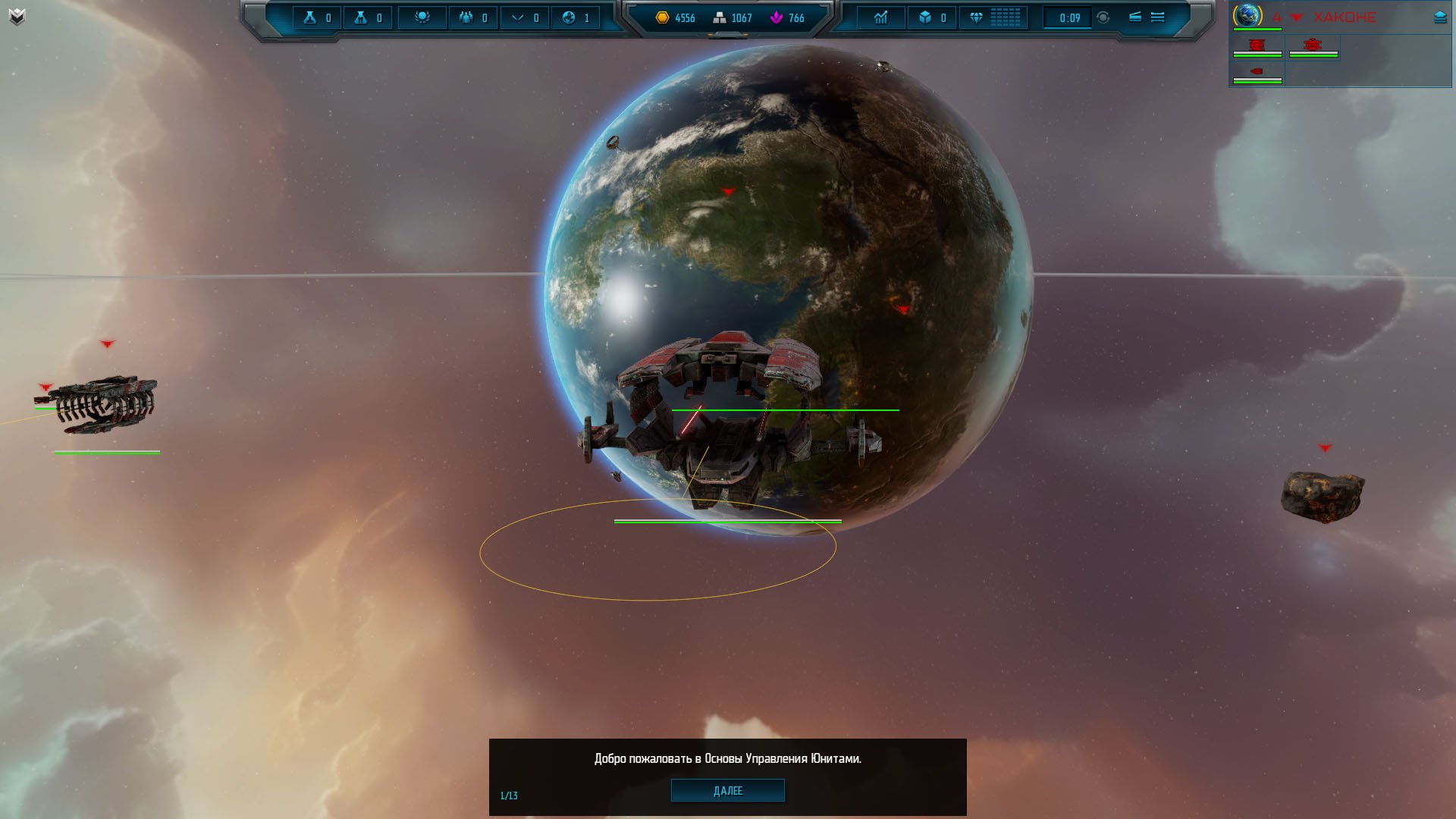Click the purple crystal resource
1456x819 pixels.
pos(787,17)
